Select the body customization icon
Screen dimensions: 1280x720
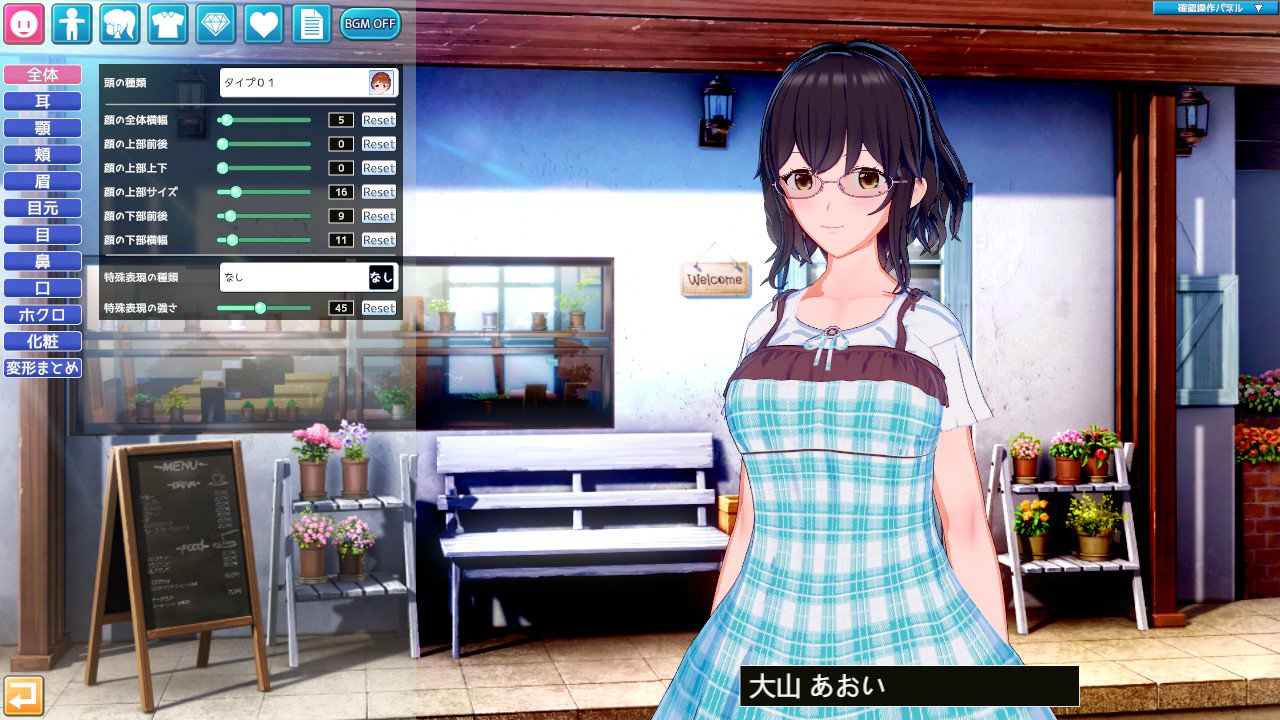coord(70,22)
